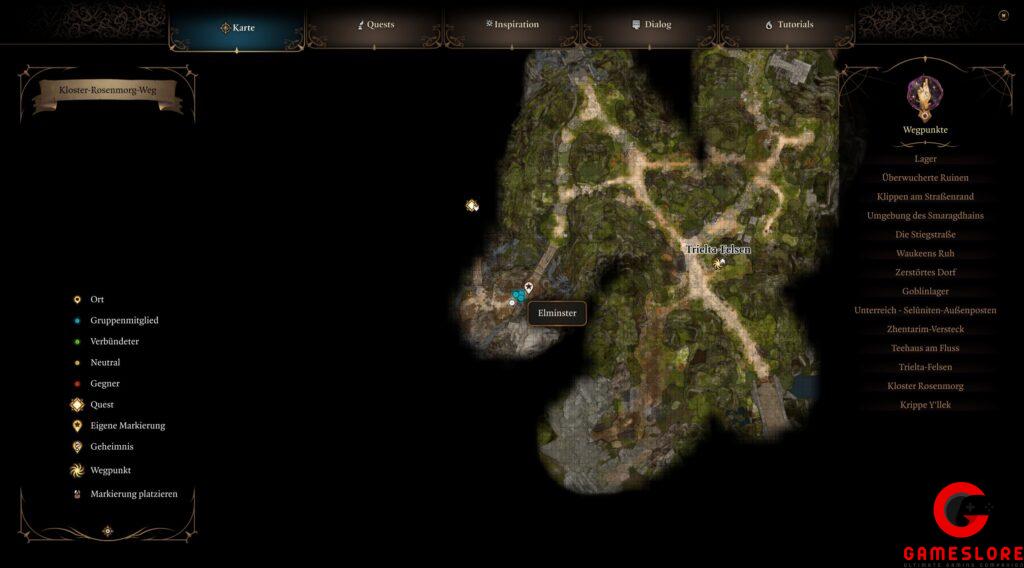
Task: Select the Zhentarim-Versteck waypoint
Action: (925, 329)
